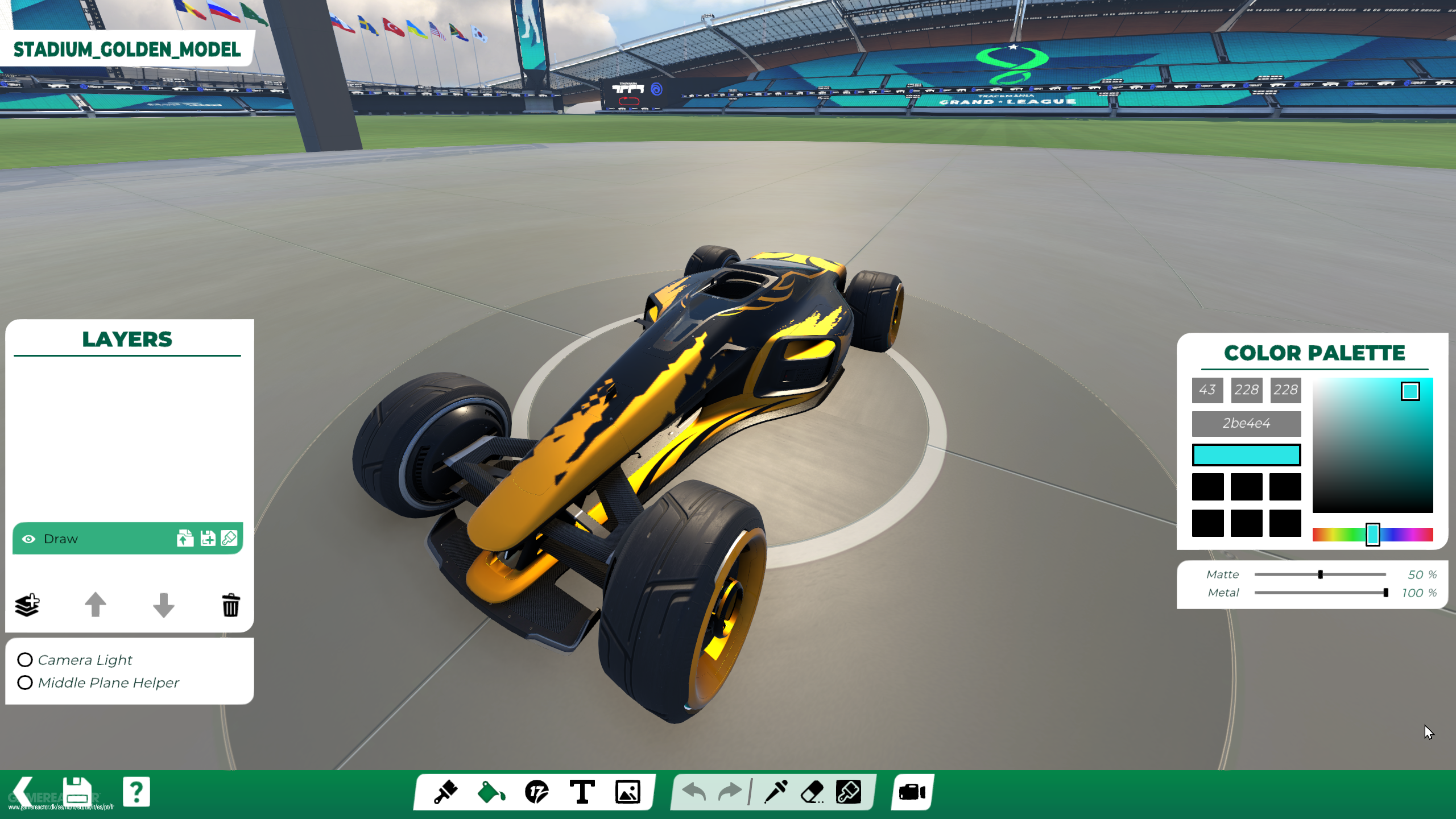Enable the Middle Plane Helper option
Image resolution: width=1456 pixels, height=819 pixels.
25,682
